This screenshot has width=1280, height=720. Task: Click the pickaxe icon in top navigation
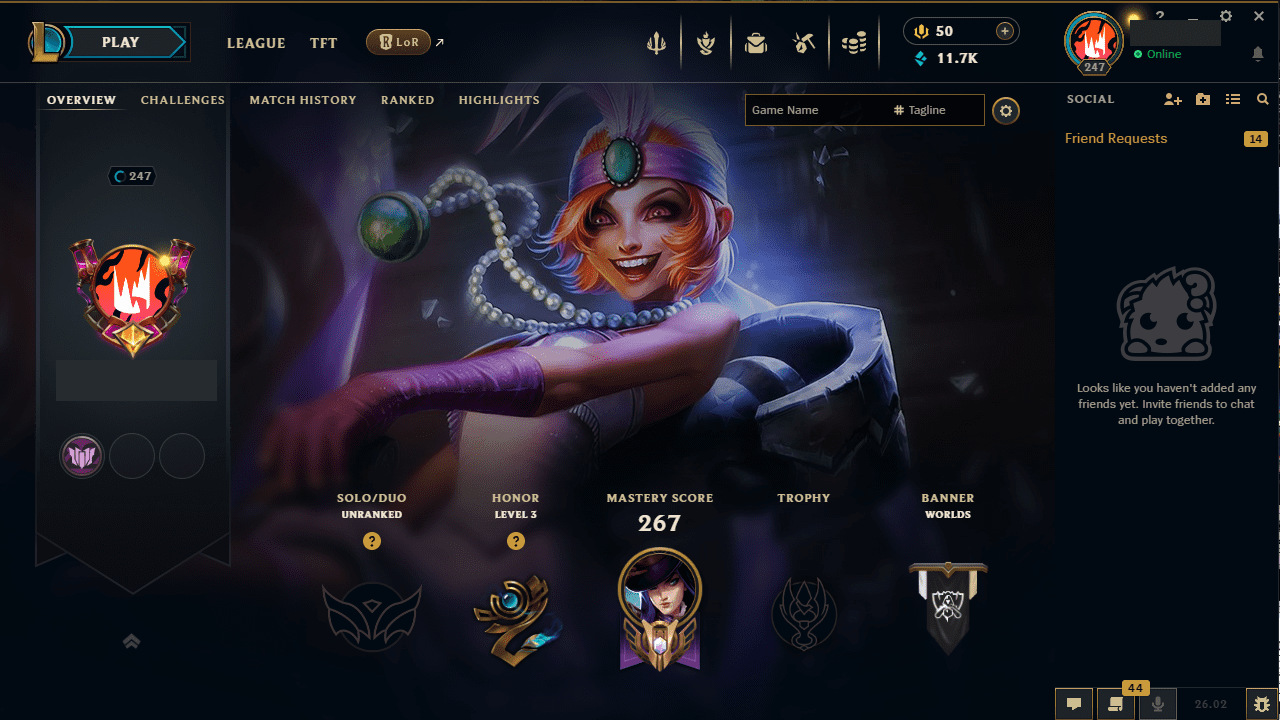(x=804, y=43)
